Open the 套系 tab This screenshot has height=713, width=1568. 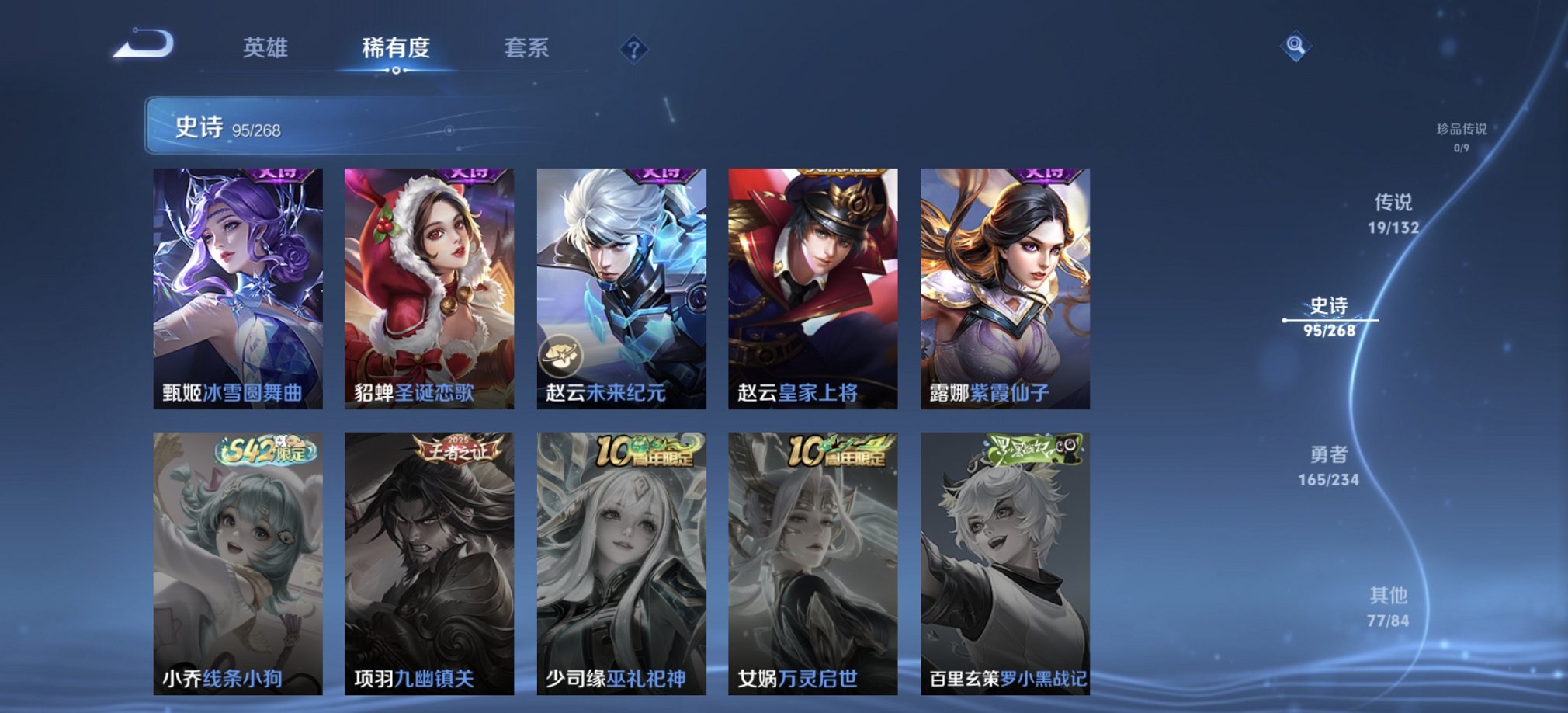[526, 49]
